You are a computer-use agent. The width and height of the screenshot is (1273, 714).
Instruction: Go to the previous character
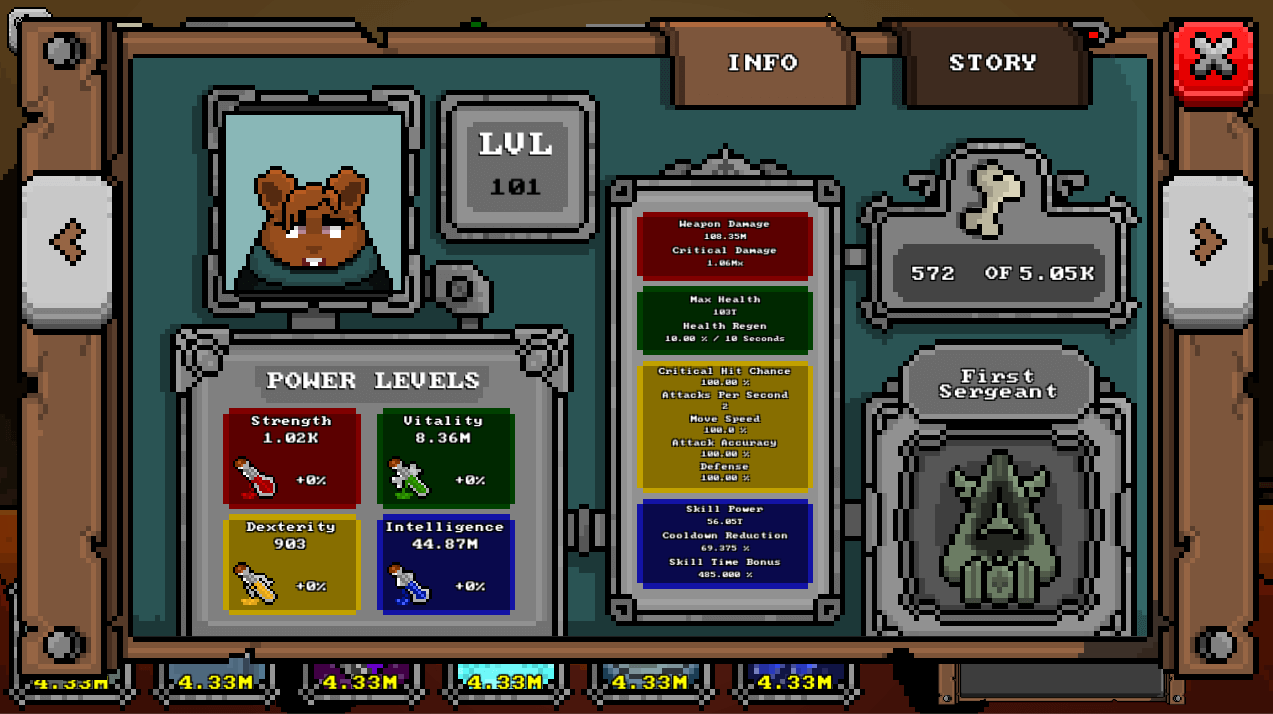click(67, 242)
